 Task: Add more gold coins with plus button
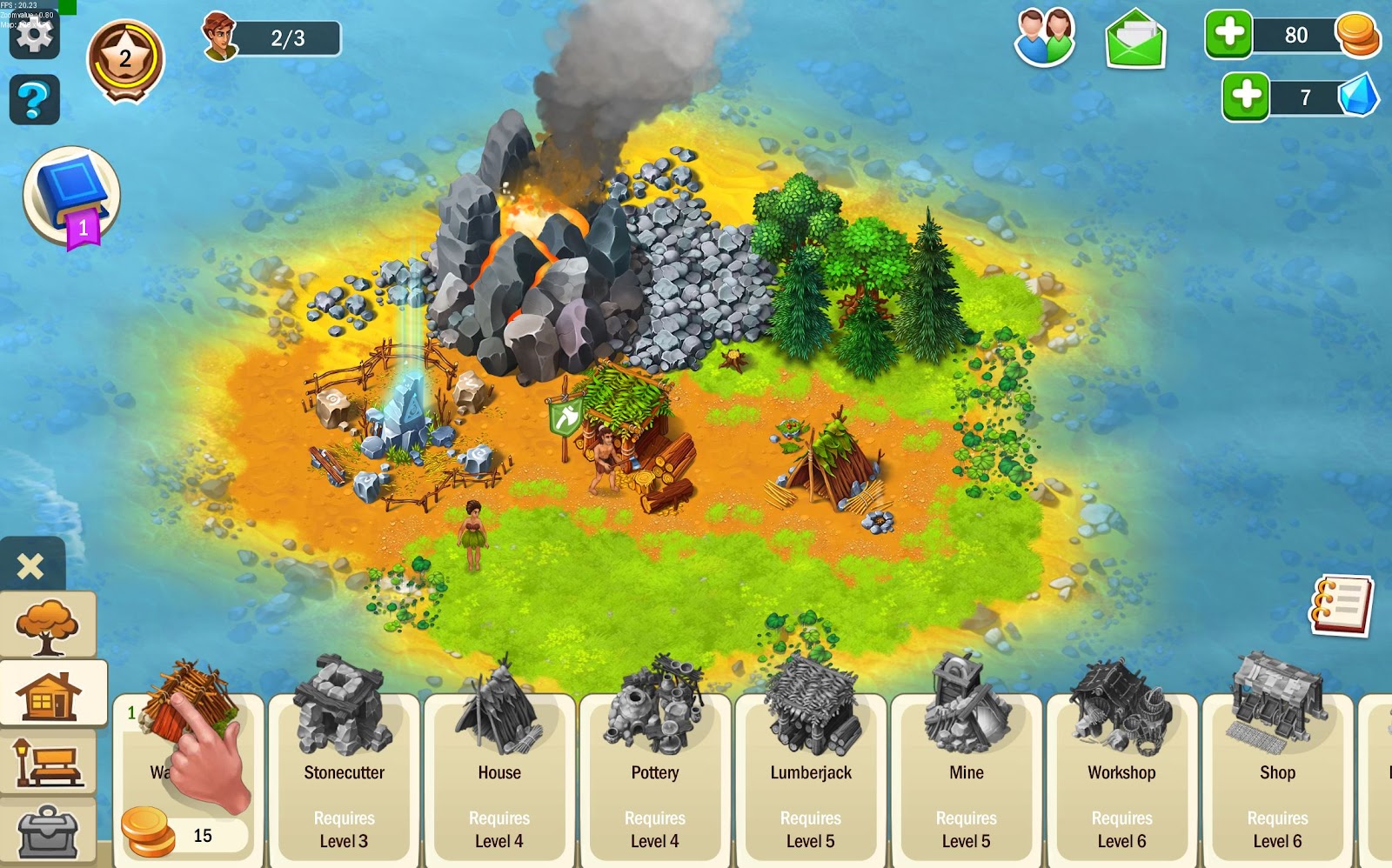[x=1228, y=35]
